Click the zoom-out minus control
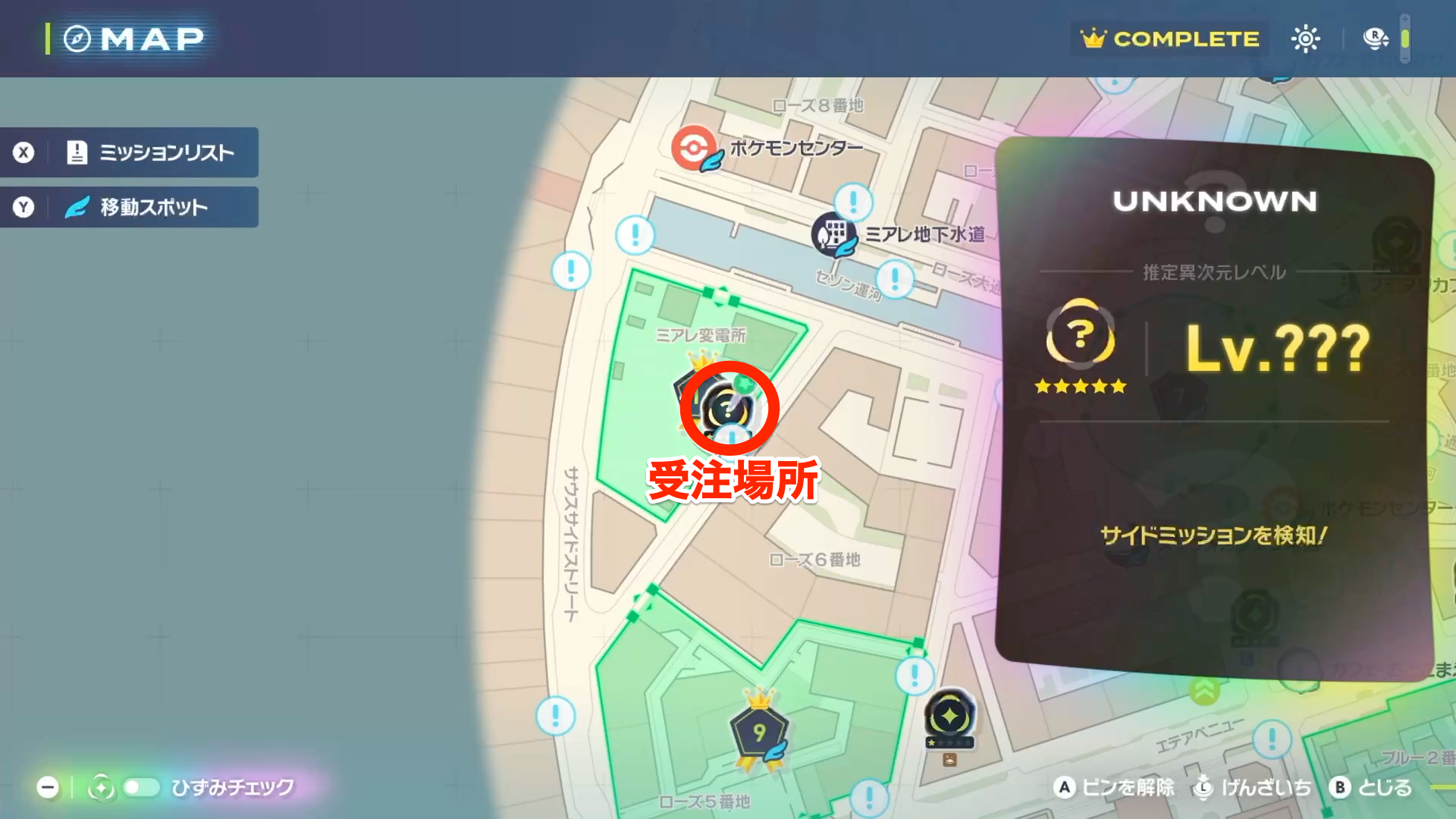 point(48,788)
